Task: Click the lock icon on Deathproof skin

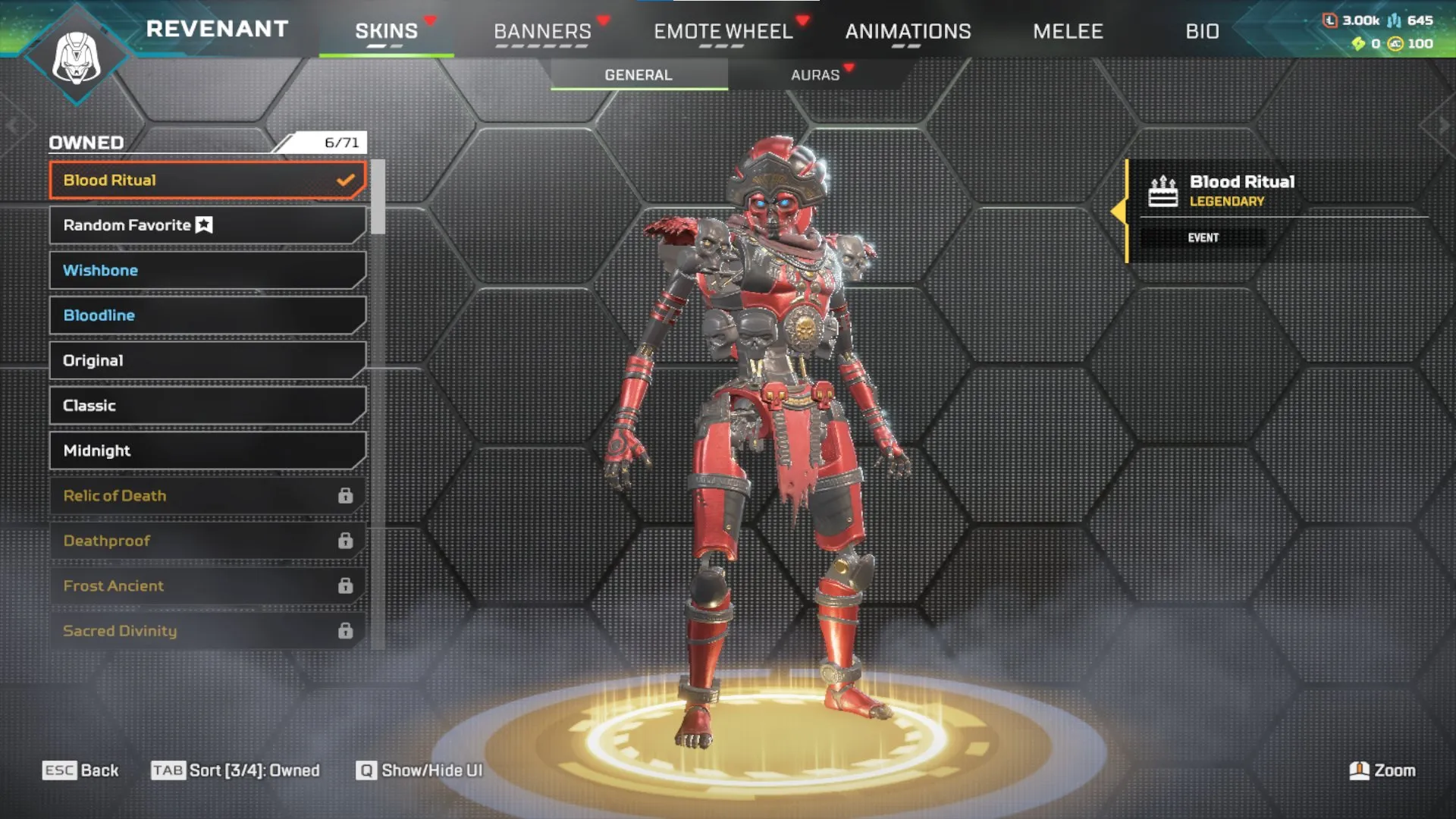Action: click(347, 540)
